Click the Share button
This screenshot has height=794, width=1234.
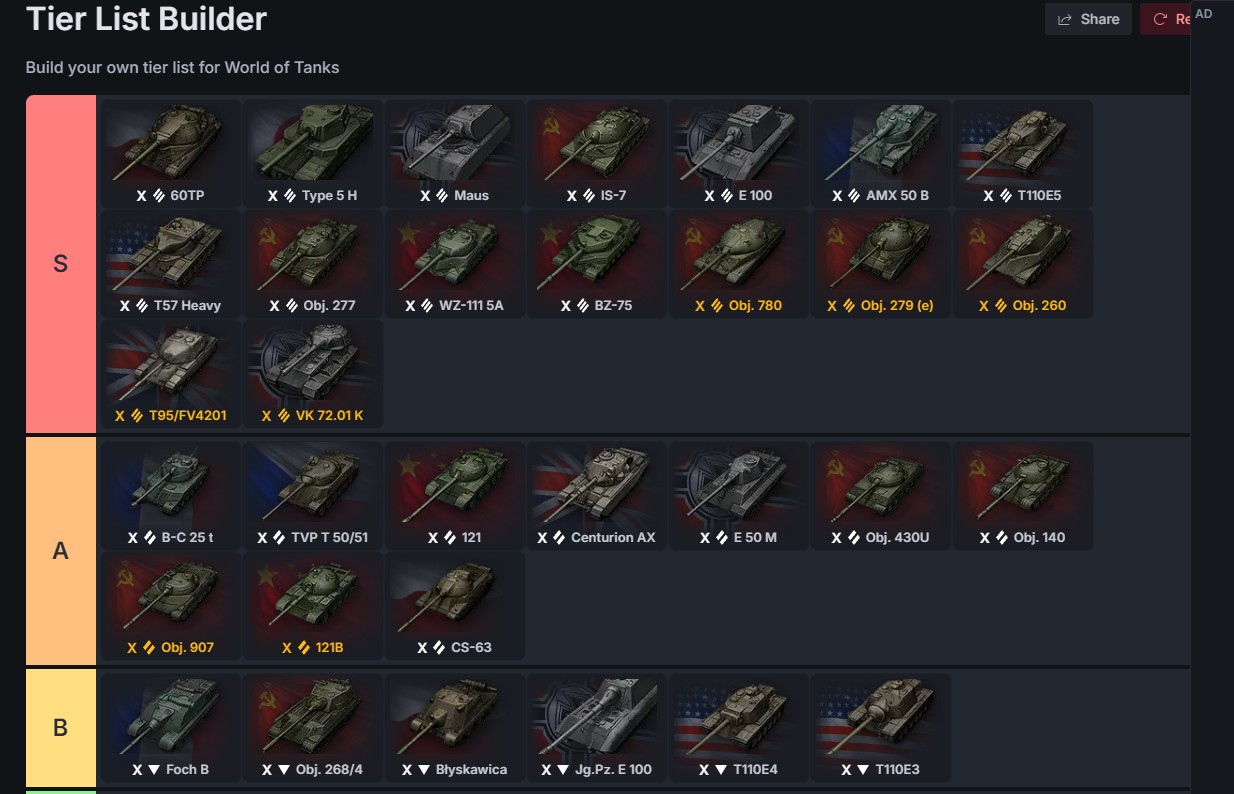[1088, 19]
